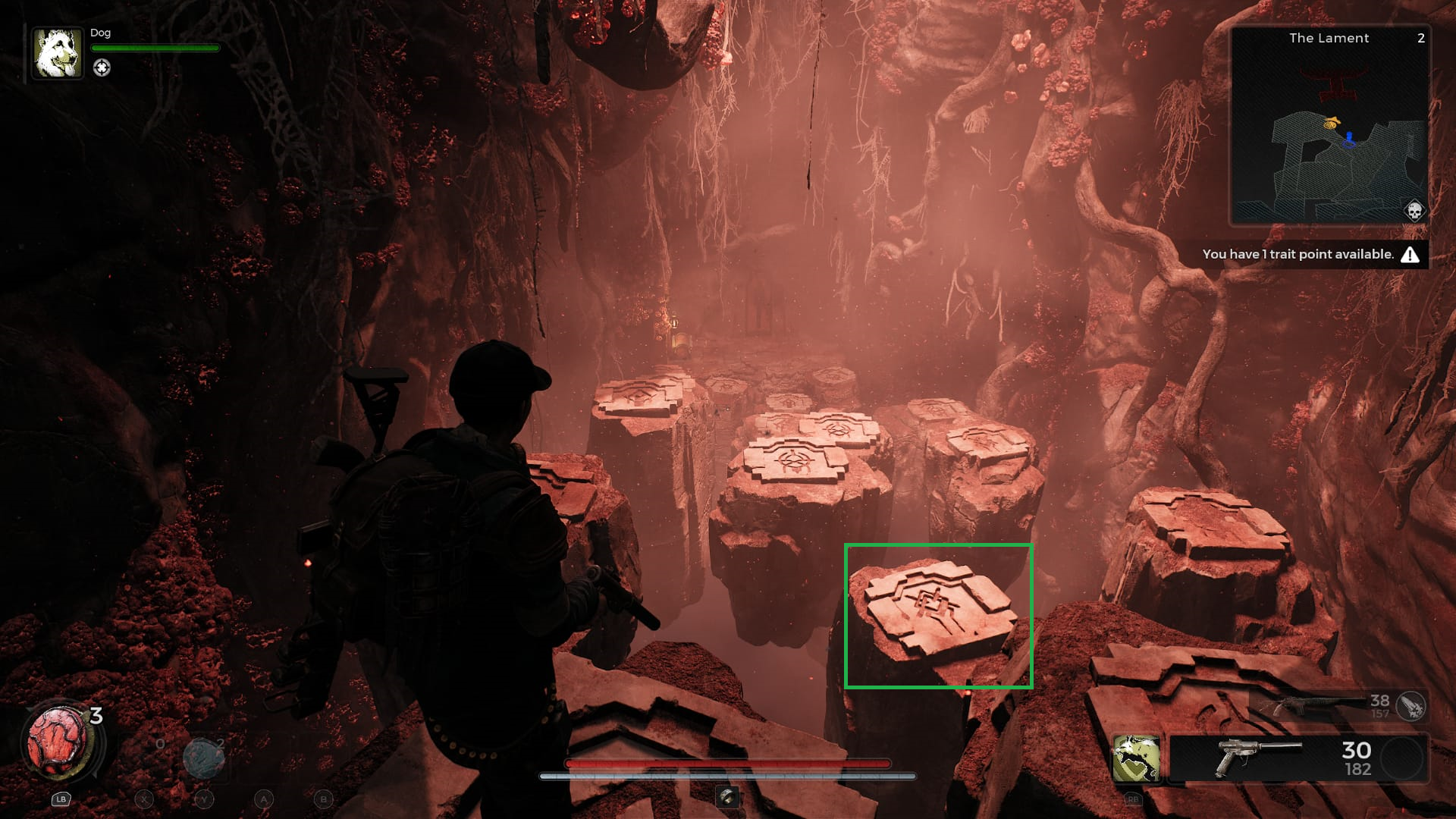This screenshot has width=1456, height=819.
Task: Click the warning triangle beside trait point message
Action: tap(1409, 255)
